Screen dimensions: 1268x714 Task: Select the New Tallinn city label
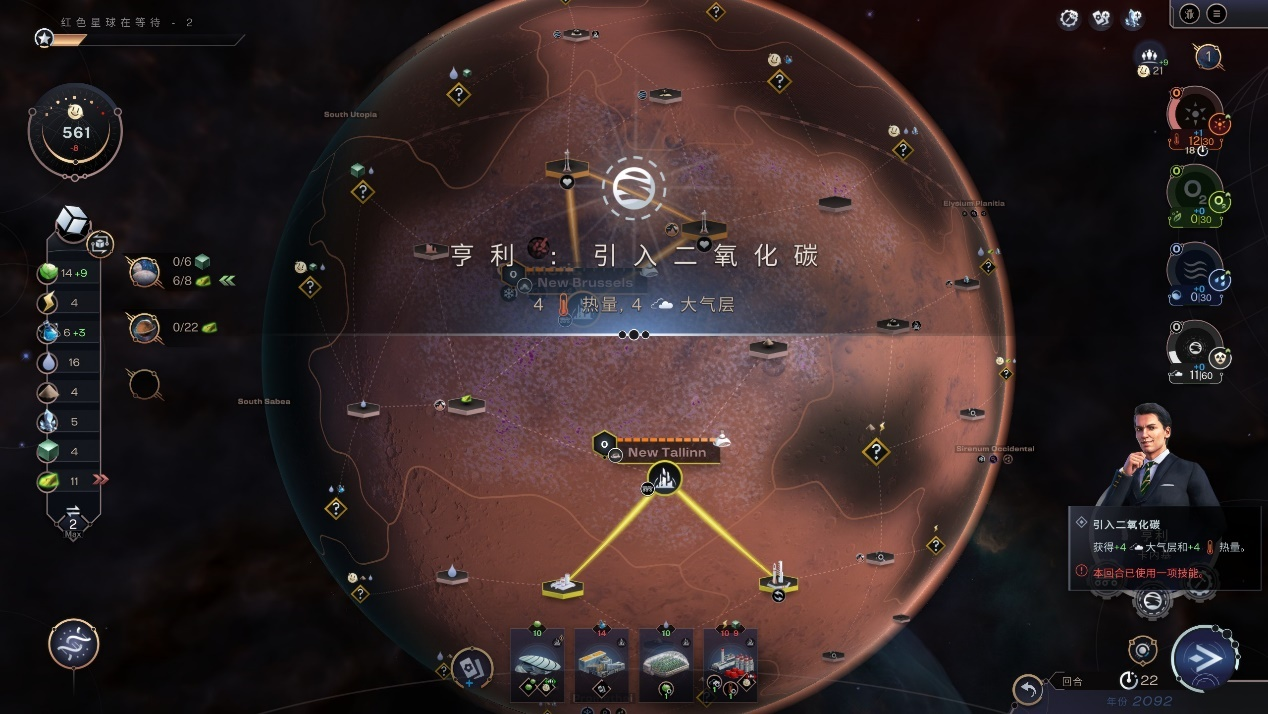(x=666, y=452)
